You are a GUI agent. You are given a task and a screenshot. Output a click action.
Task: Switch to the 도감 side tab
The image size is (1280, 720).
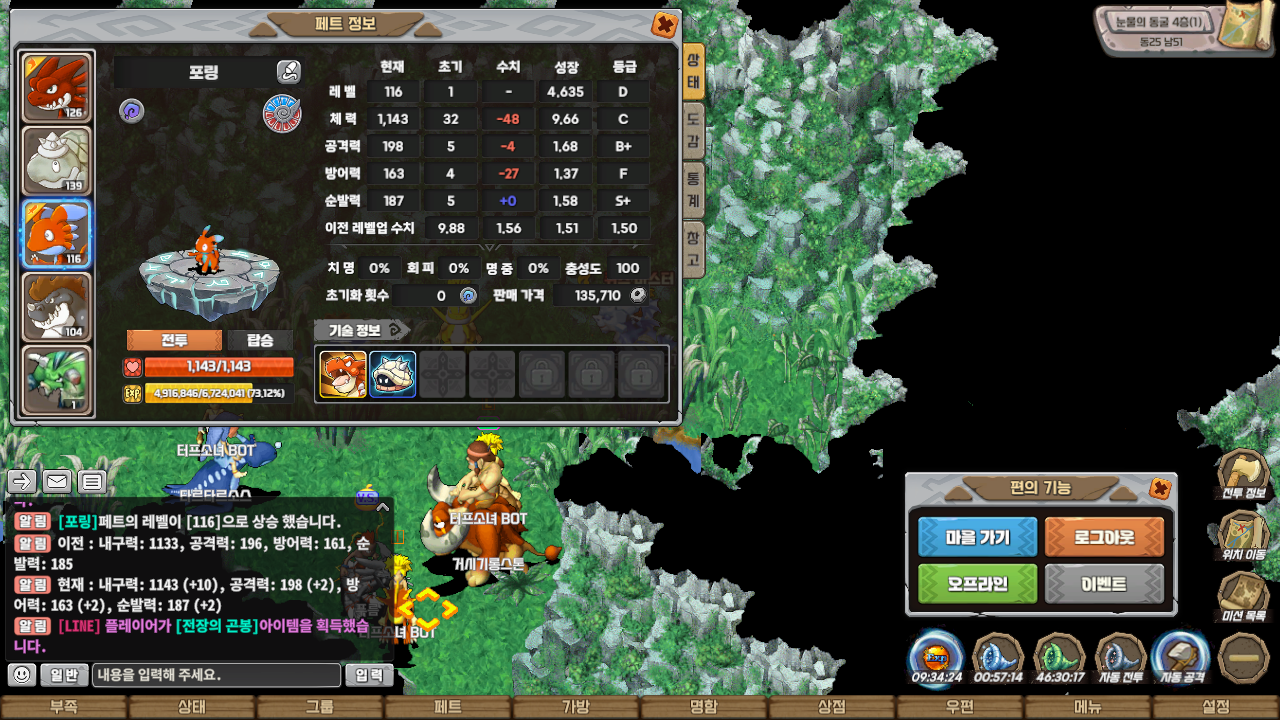point(693,129)
